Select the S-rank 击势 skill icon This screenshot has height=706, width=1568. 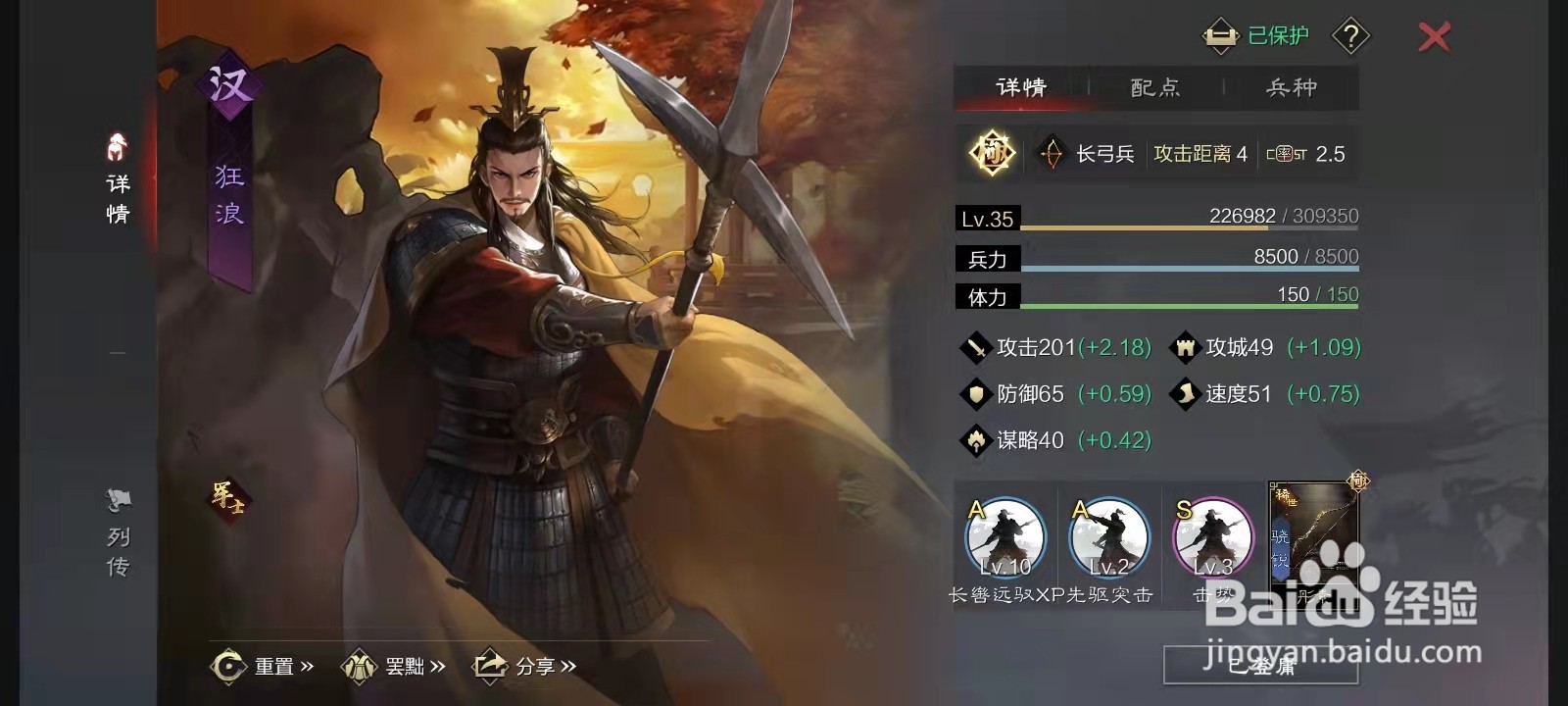(x=1212, y=539)
